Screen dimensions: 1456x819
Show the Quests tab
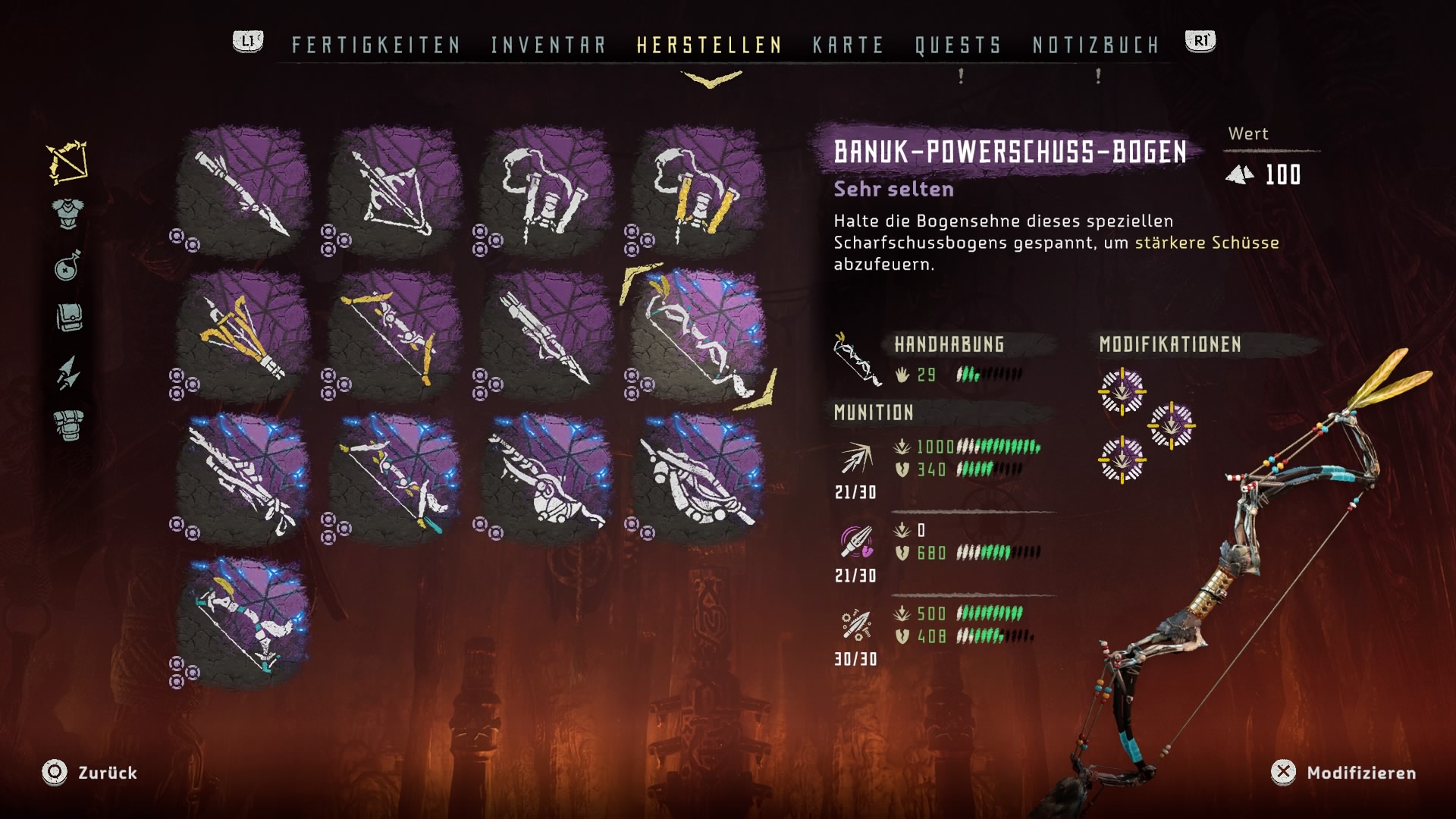point(958,45)
